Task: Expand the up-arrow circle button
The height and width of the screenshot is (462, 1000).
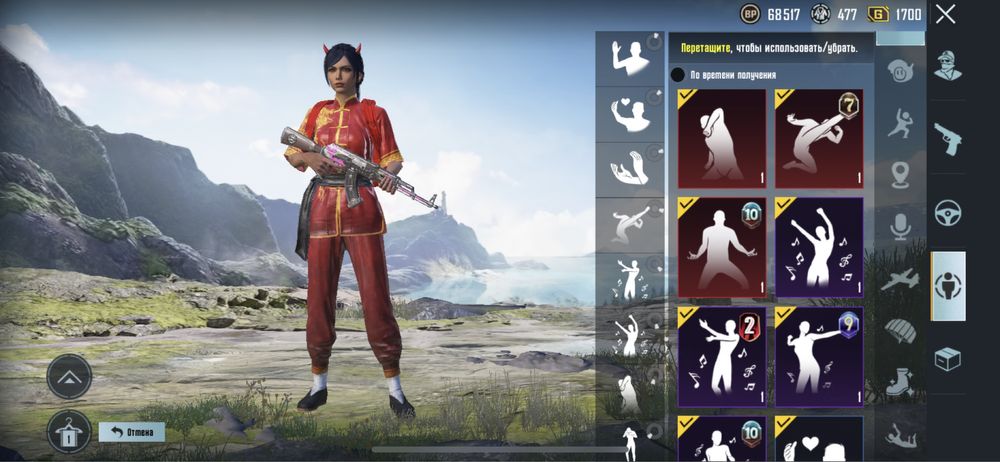Action: 69,377
